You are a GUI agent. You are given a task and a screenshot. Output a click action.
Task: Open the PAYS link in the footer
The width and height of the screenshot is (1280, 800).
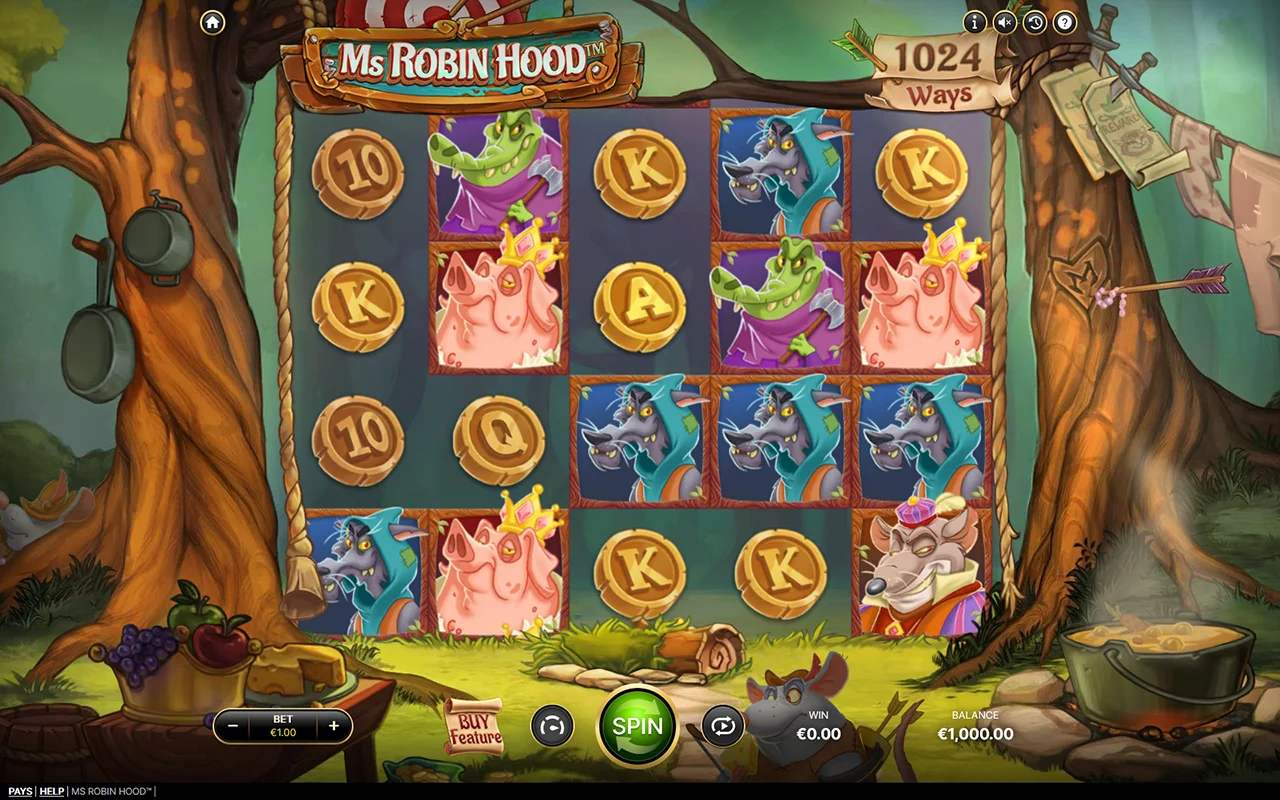(x=20, y=792)
